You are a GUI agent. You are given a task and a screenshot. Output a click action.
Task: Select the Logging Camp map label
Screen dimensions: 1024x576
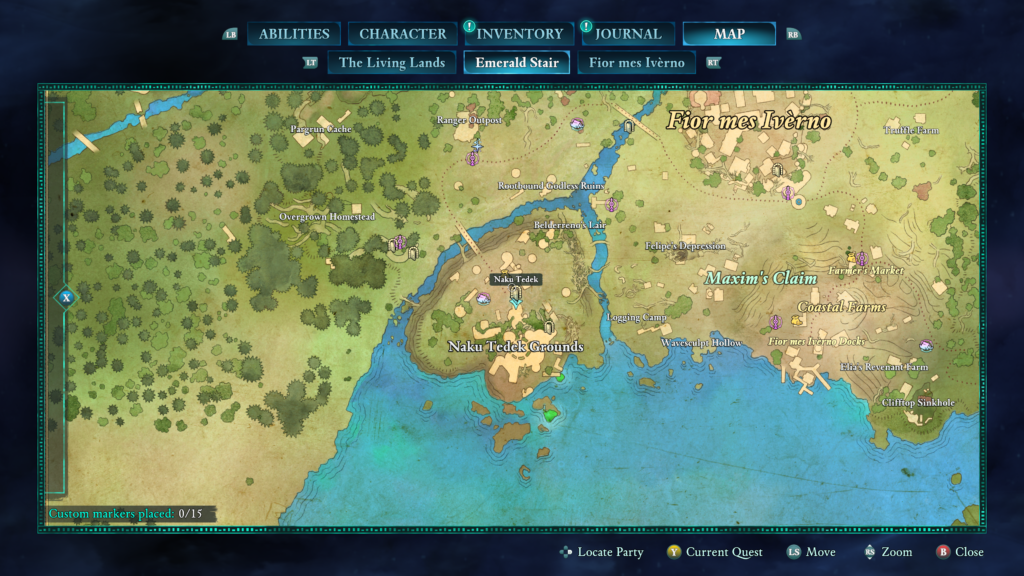point(637,318)
